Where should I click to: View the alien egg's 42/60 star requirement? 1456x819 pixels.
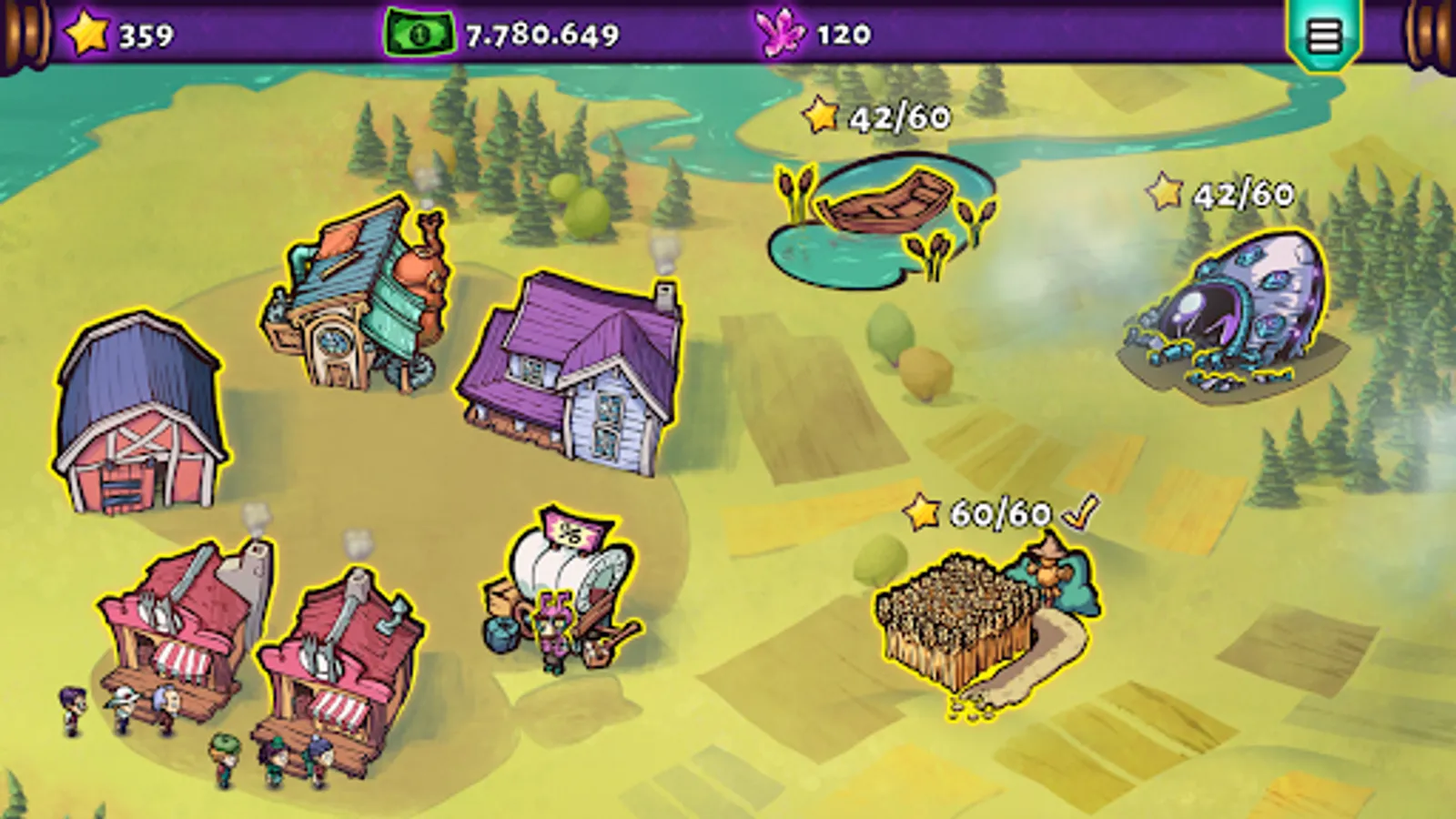[1219, 193]
